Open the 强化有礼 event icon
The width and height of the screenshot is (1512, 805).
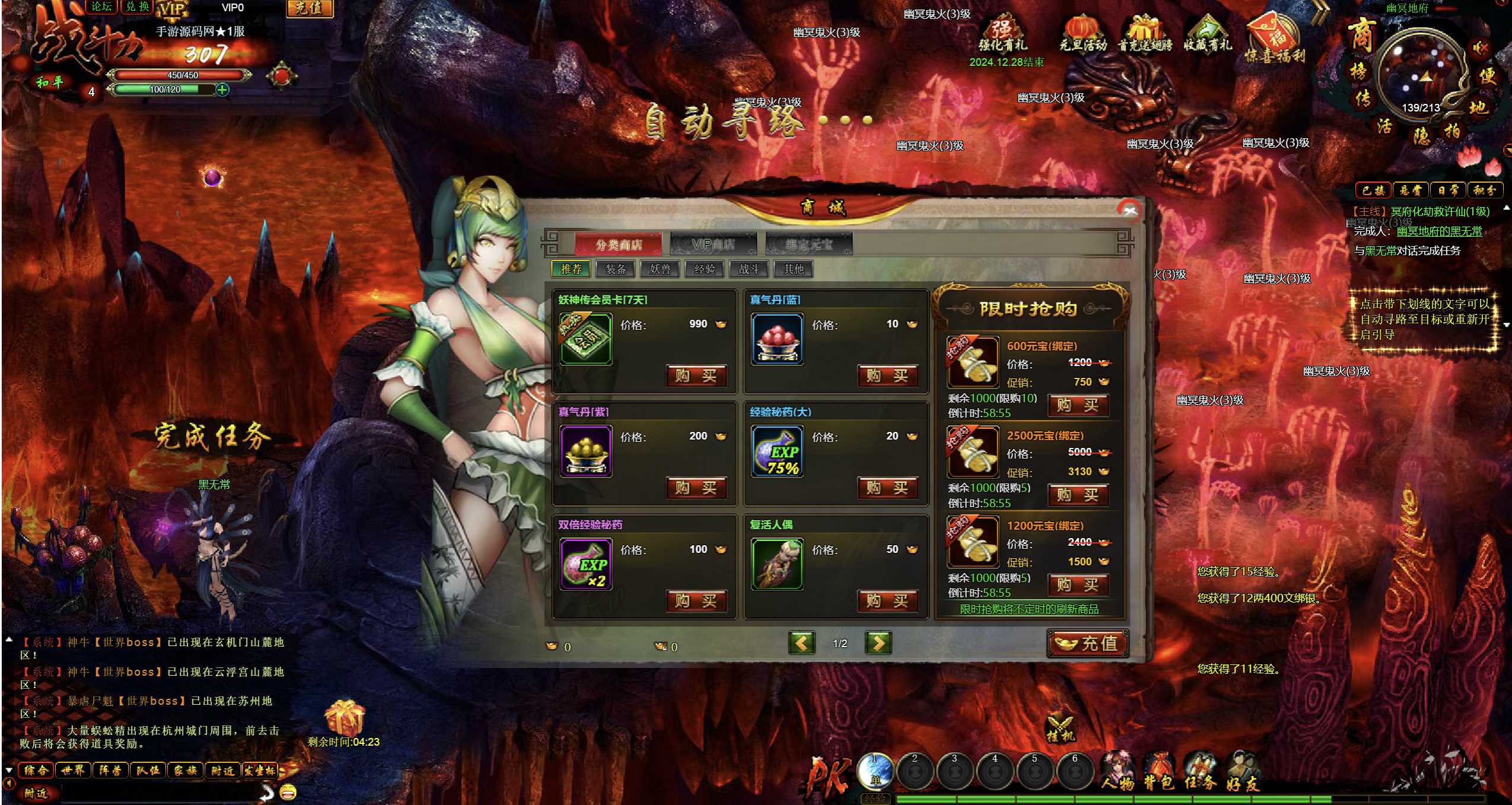tap(1002, 36)
